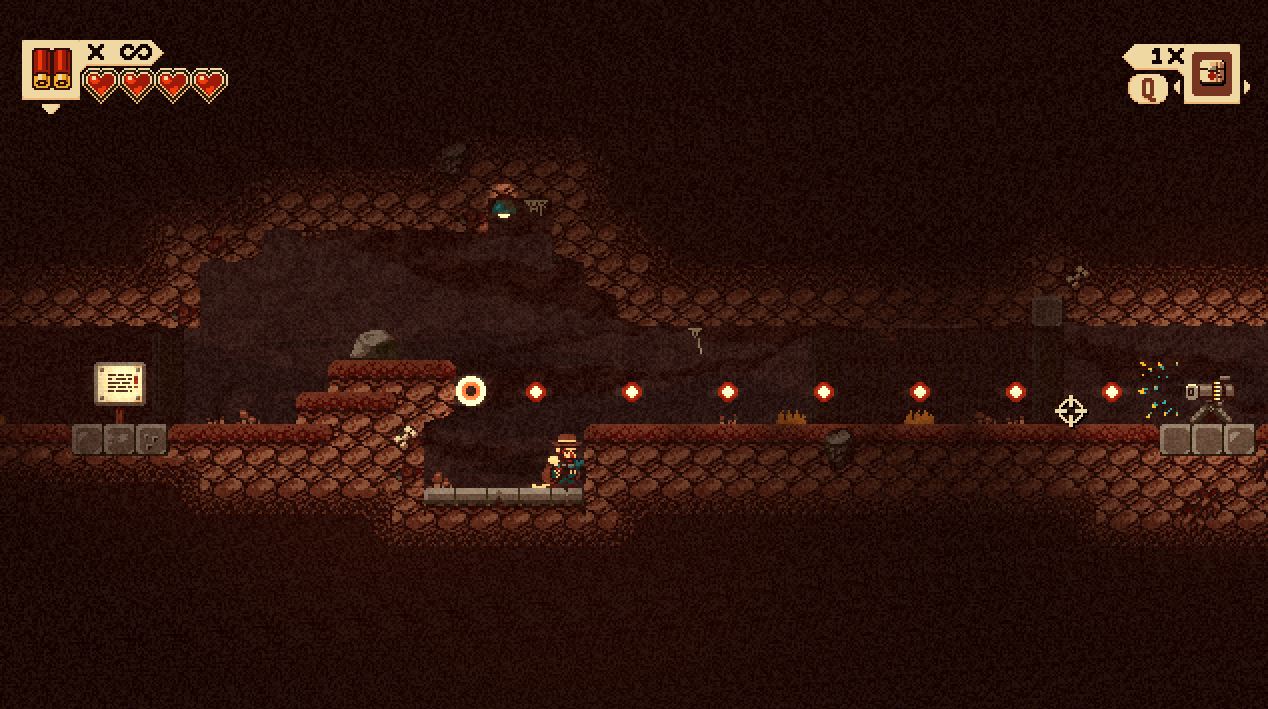This screenshot has width=1268, height=709.
Task: Cycle to the next item with the right arrow
Action: [x=1246, y=88]
